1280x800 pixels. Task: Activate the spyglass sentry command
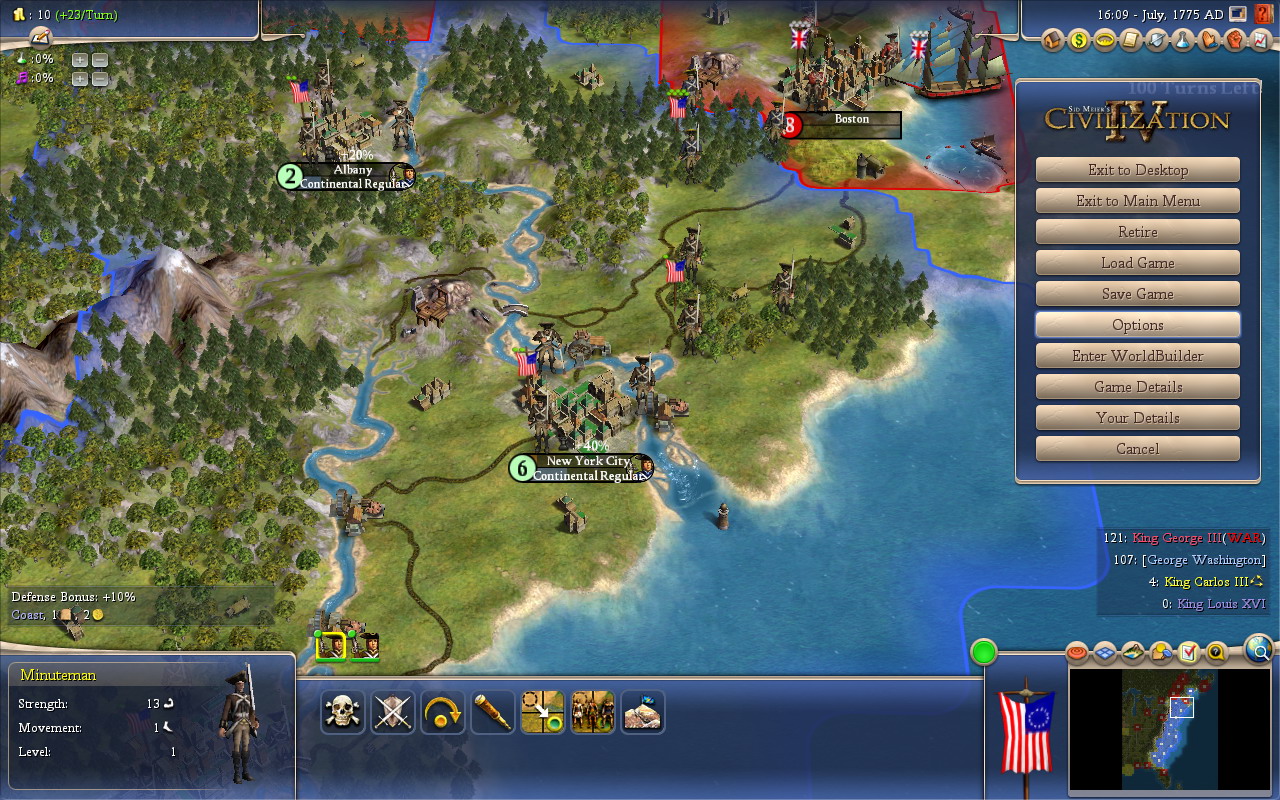pyautogui.click(x=493, y=712)
